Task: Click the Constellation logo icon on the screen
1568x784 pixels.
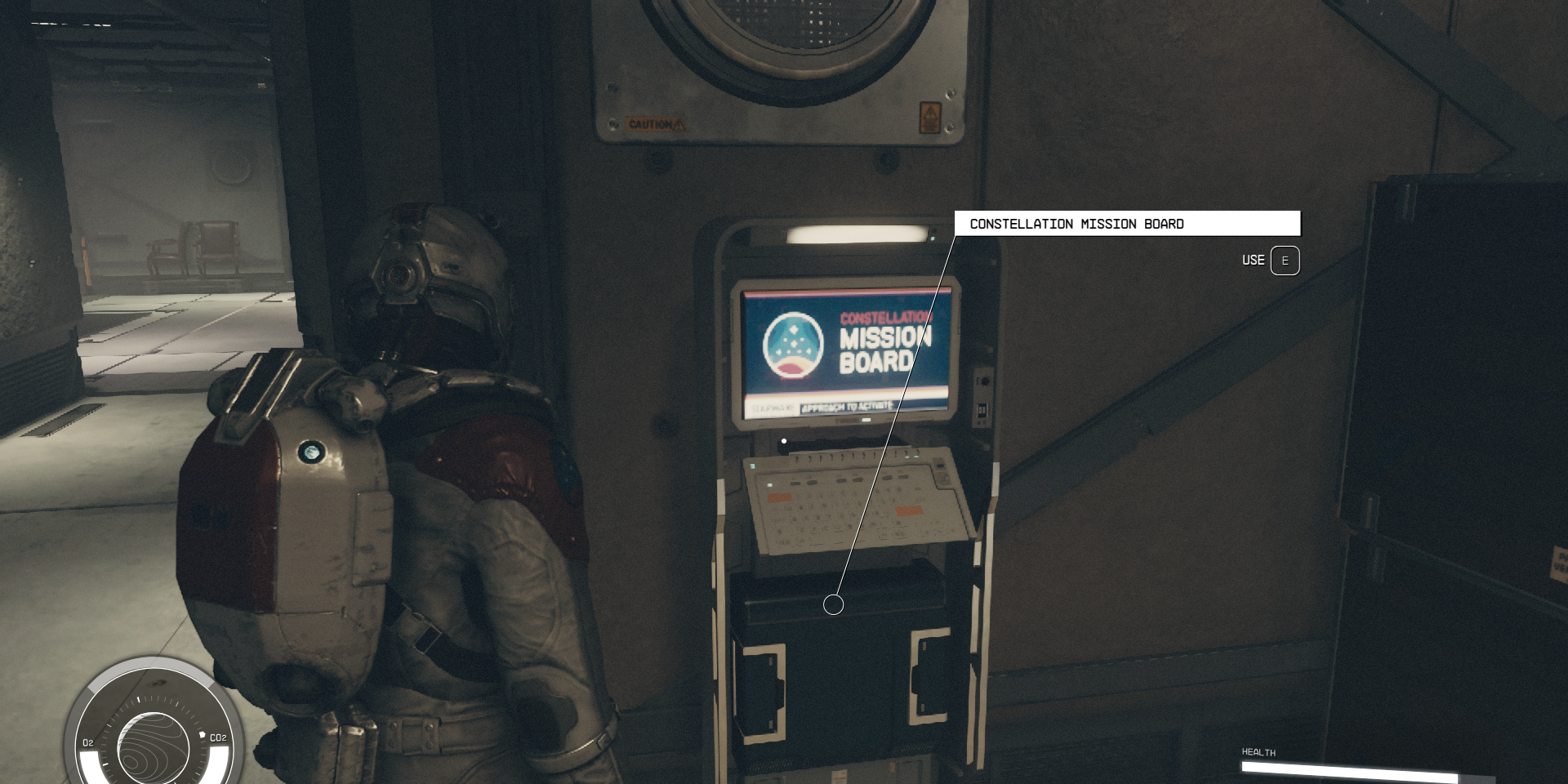Action: click(x=794, y=345)
